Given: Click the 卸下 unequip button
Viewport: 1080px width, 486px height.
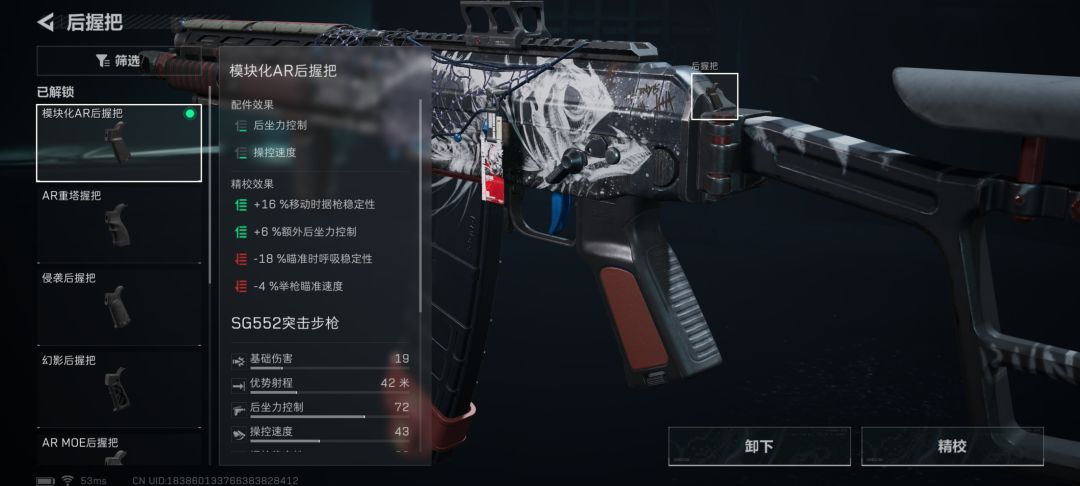Looking at the screenshot, I should pos(759,446).
